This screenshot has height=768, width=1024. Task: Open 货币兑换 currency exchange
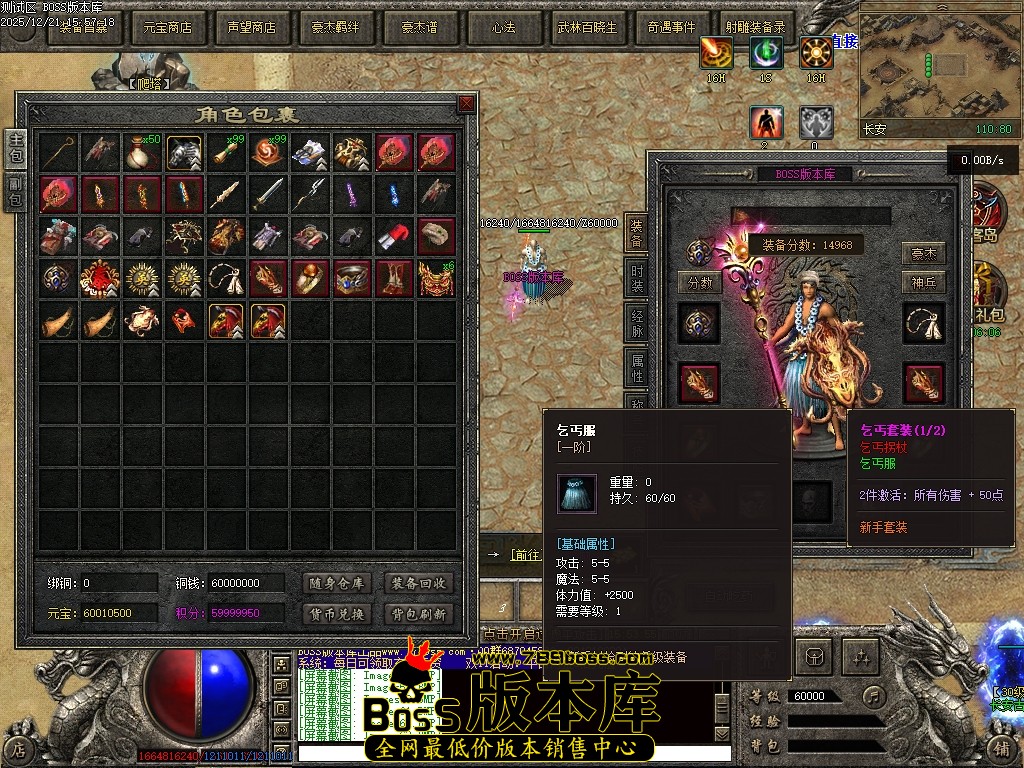(335, 614)
